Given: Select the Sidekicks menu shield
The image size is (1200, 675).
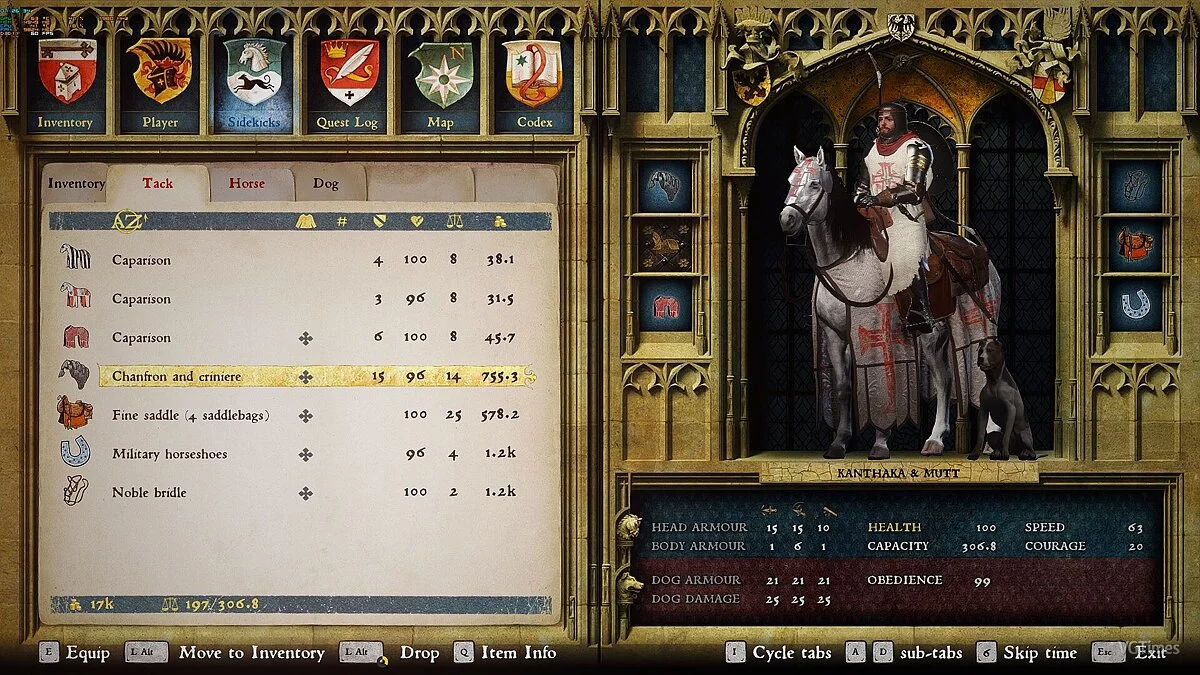Looking at the screenshot, I should (x=253, y=84).
